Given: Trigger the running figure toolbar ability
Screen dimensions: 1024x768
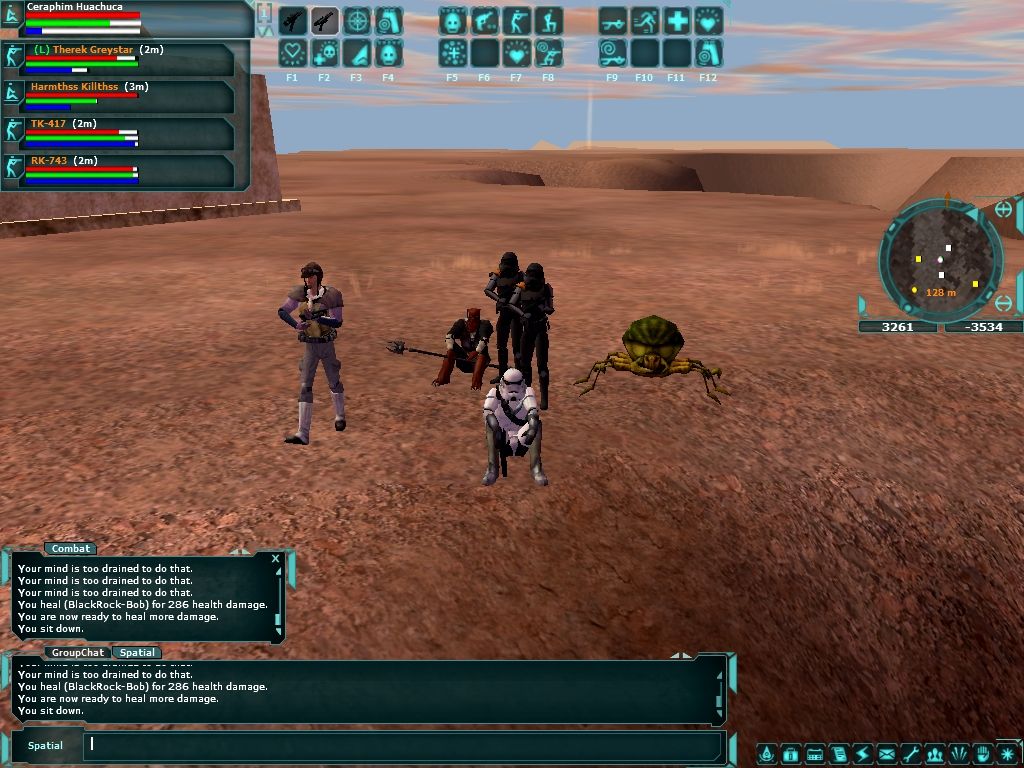Looking at the screenshot, I should pos(644,21).
